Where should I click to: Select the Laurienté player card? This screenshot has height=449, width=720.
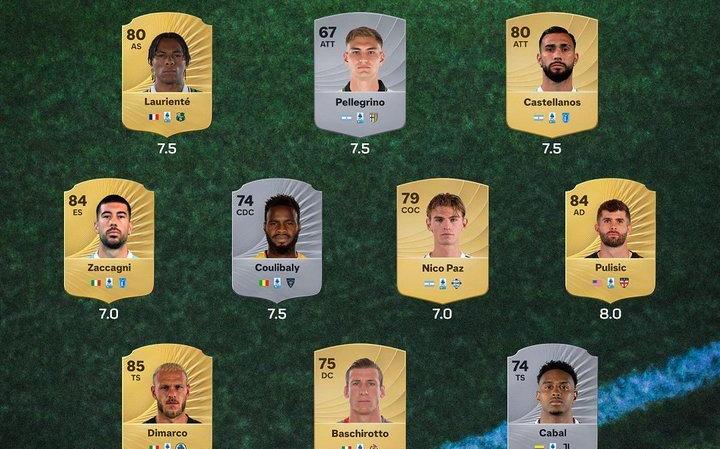point(168,73)
